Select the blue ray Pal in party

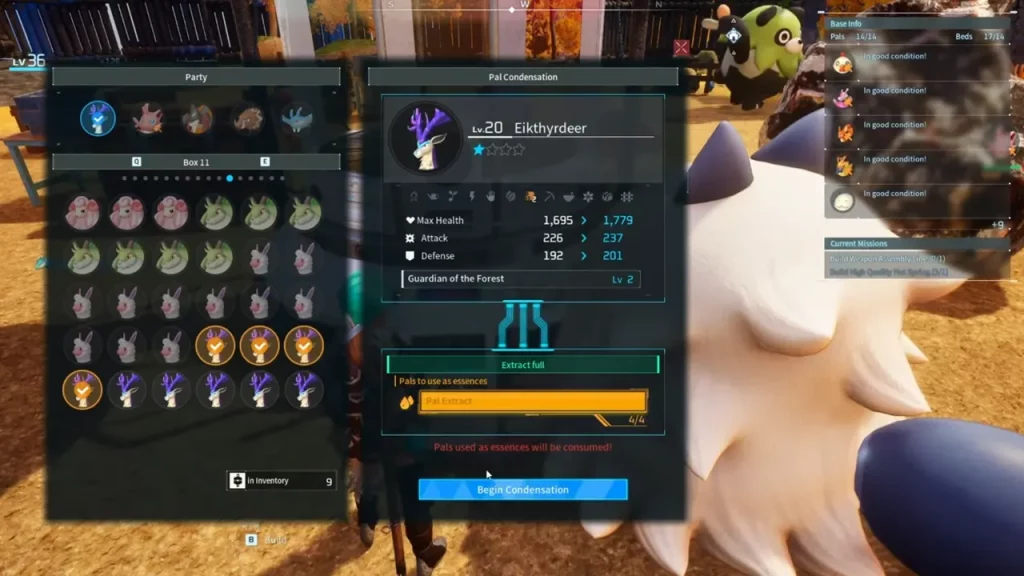(297, 118)
